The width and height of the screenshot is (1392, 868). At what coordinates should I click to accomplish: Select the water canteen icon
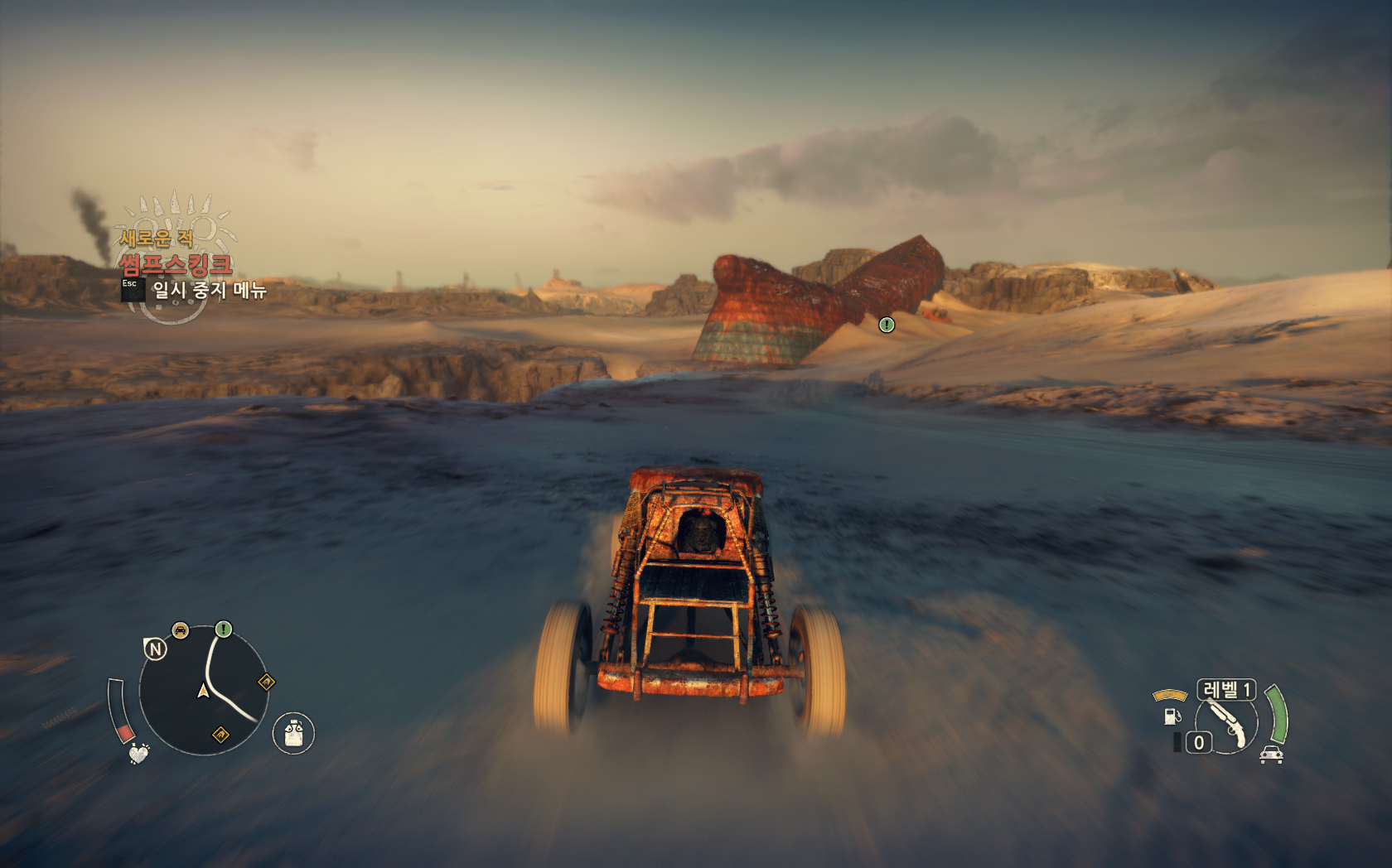click(293, 733)
